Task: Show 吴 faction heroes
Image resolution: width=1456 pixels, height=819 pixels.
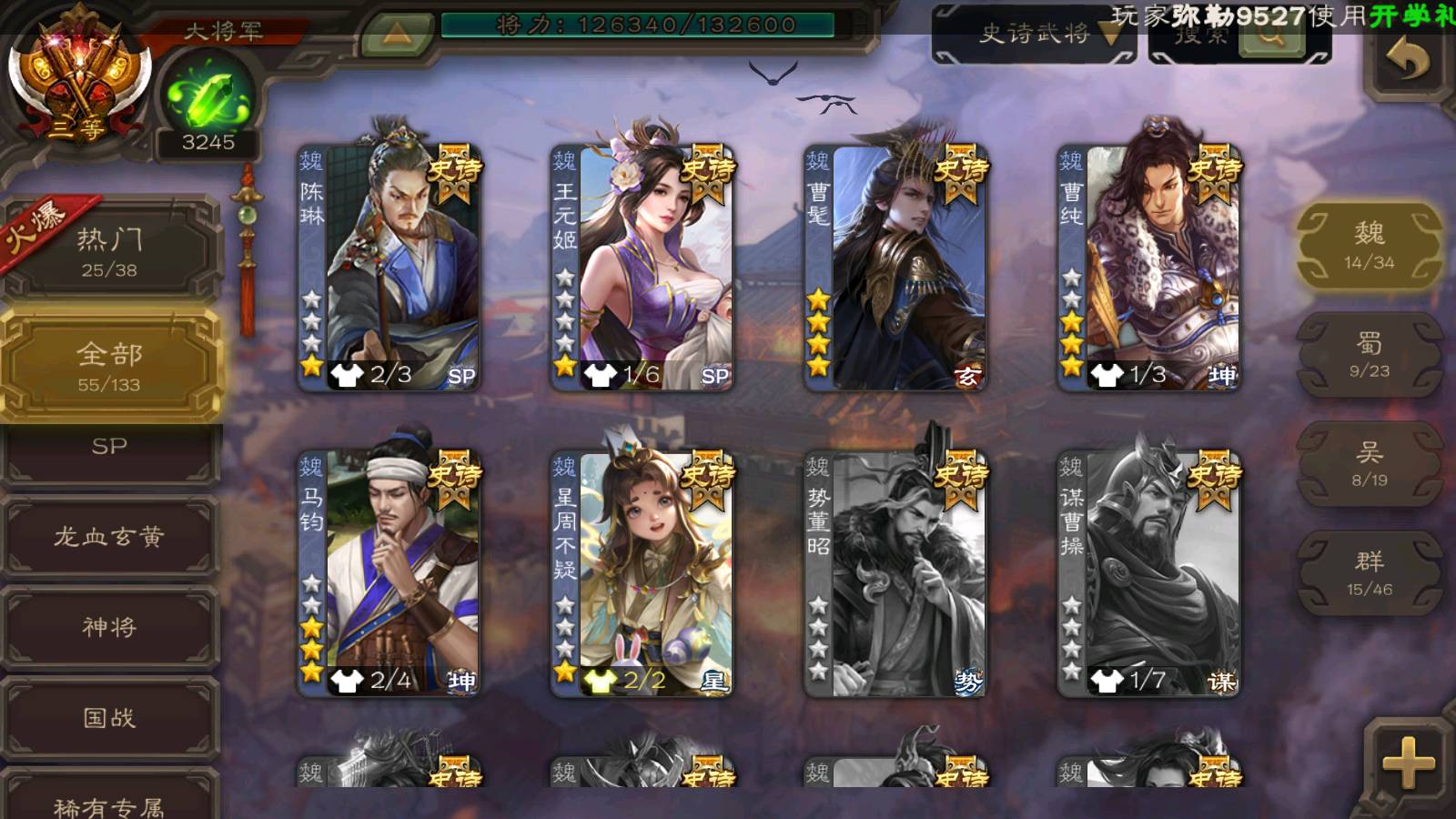Action: click(1369, 464)
